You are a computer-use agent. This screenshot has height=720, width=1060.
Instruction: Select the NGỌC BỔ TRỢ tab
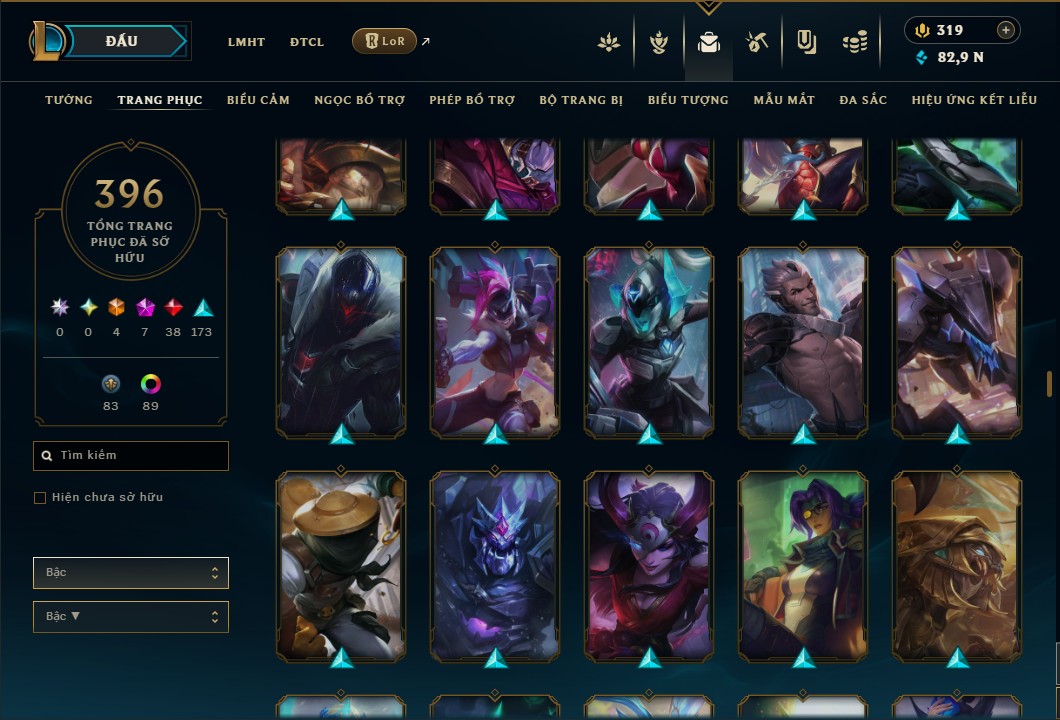tap(359, 100)
